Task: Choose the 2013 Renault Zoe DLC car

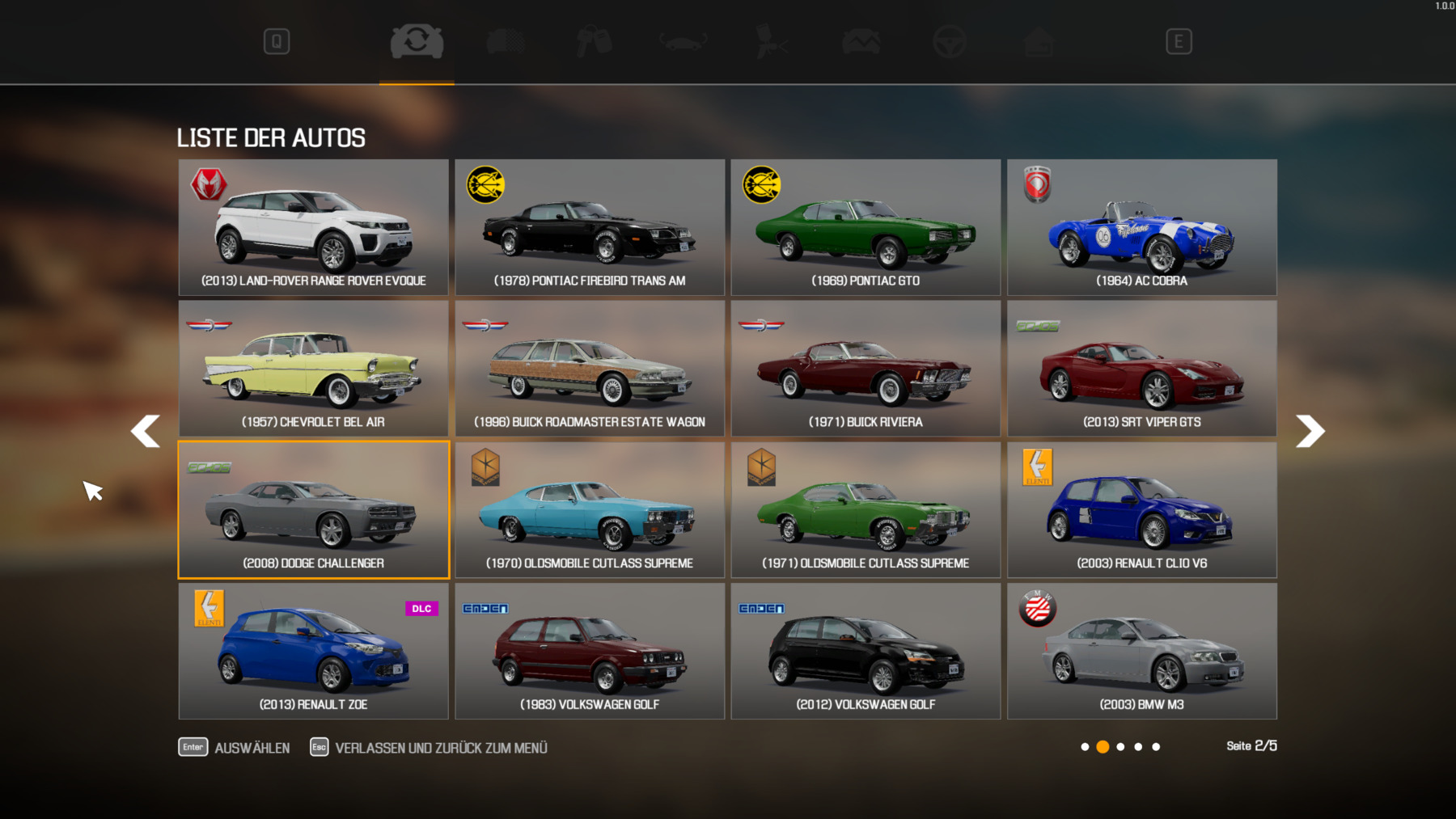Action: click(x=313, y=652)
